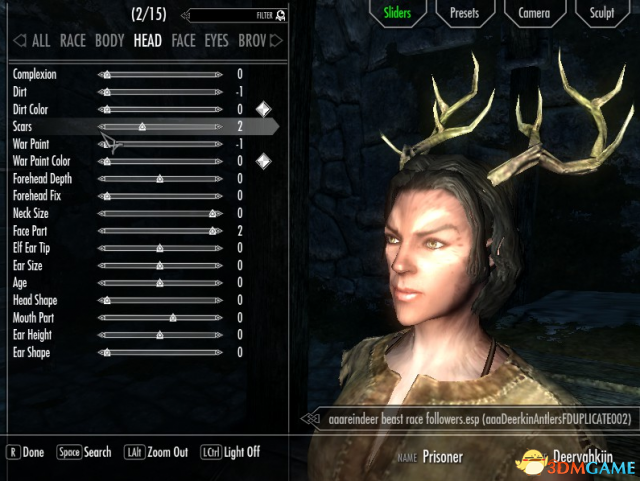Adjust the Forehead Depth slider
This screenshot has height=481, width=640.
(160, 179)
